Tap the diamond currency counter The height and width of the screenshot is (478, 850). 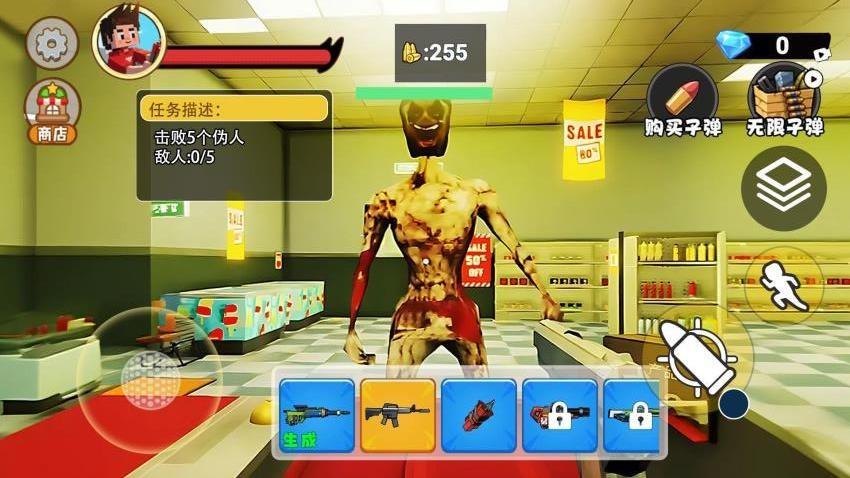pos(772,45)
